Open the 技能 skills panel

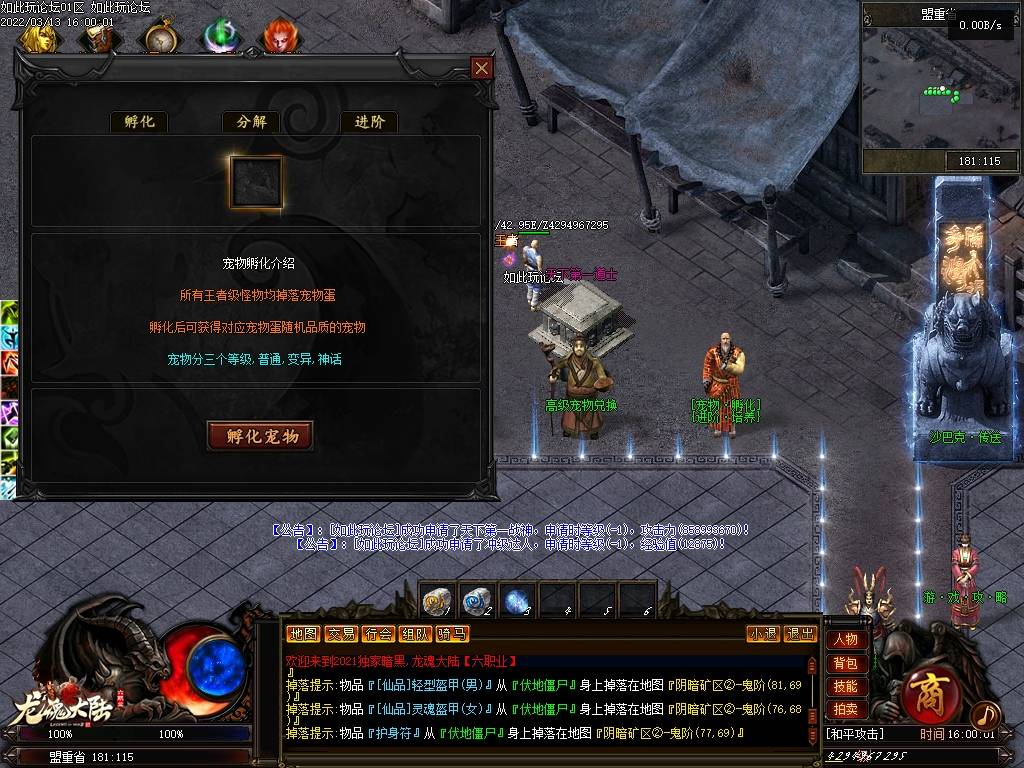point(845,686)
